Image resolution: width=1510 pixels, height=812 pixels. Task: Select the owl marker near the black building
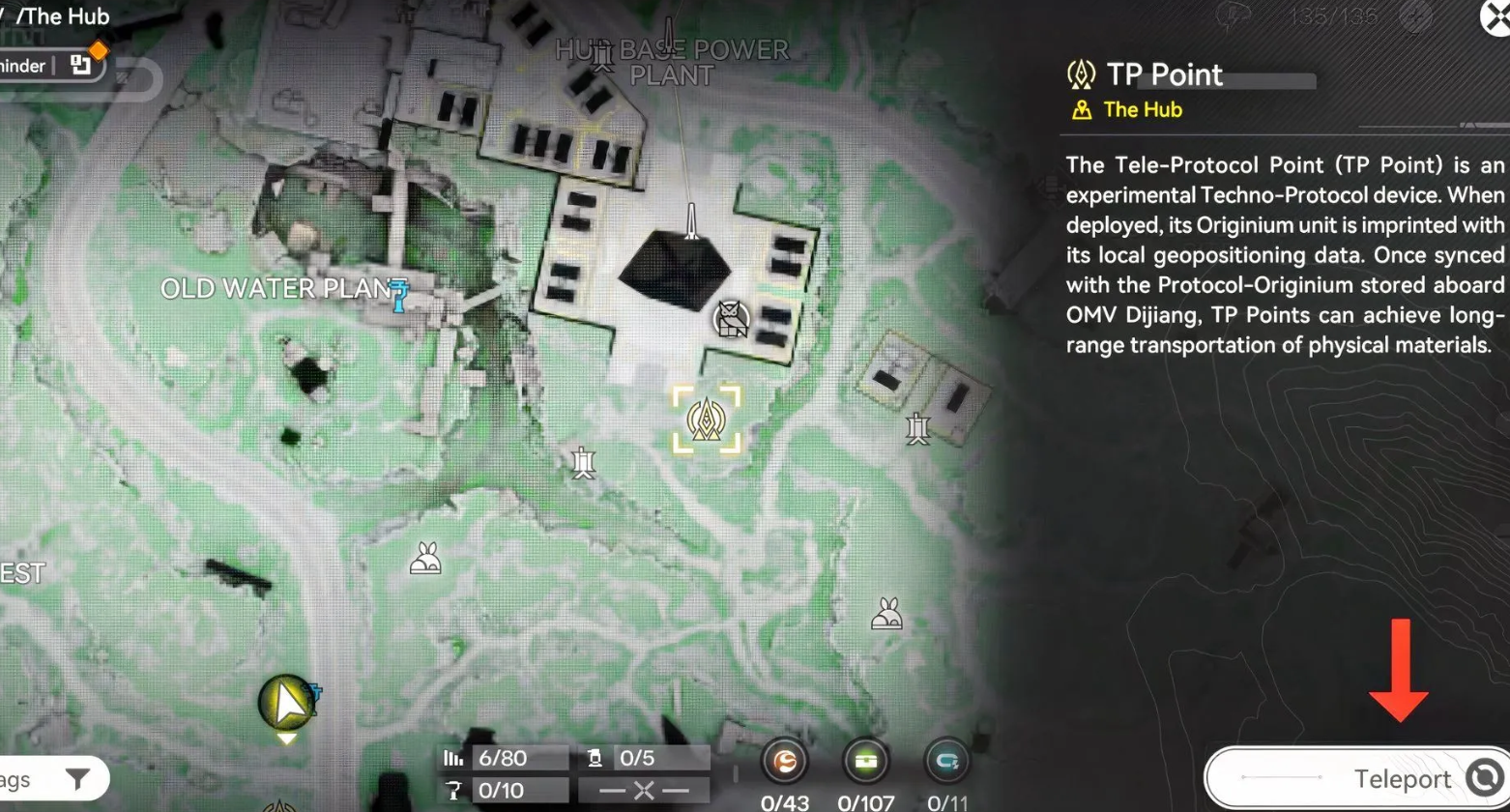tap(731, 319)
